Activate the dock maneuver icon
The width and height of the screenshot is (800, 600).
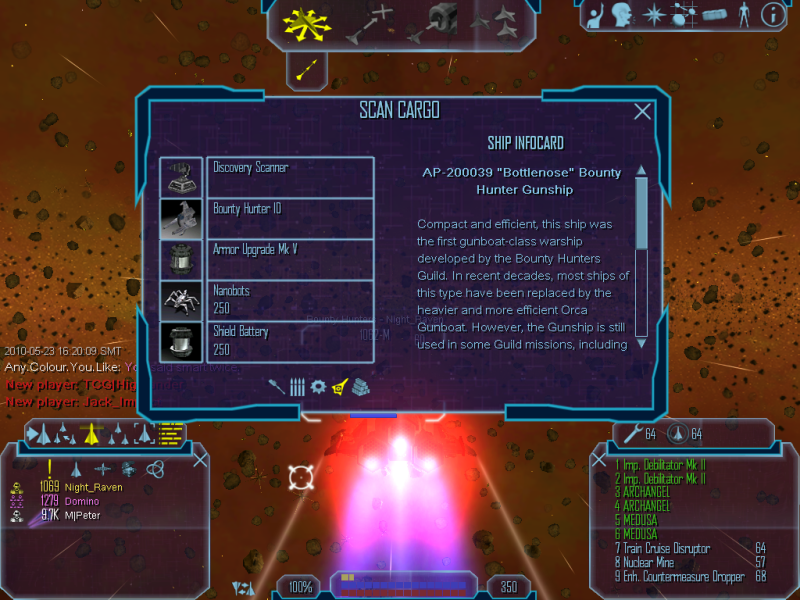443,20
